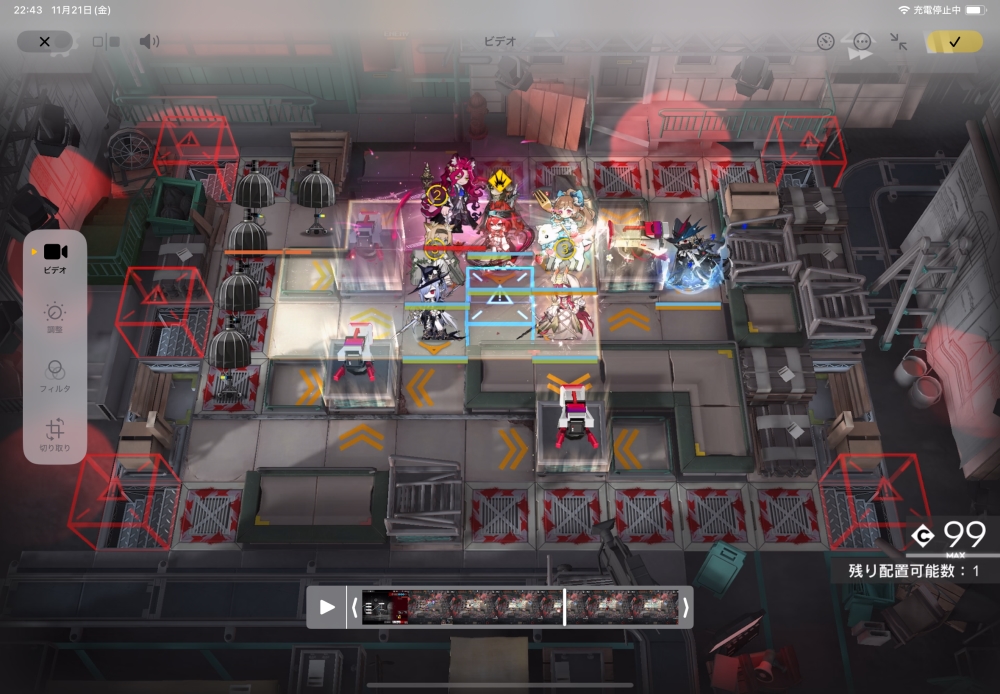Confirm edits with the yellow checkmark
This screenshot has height=694, width=1000.
[954, 41]
